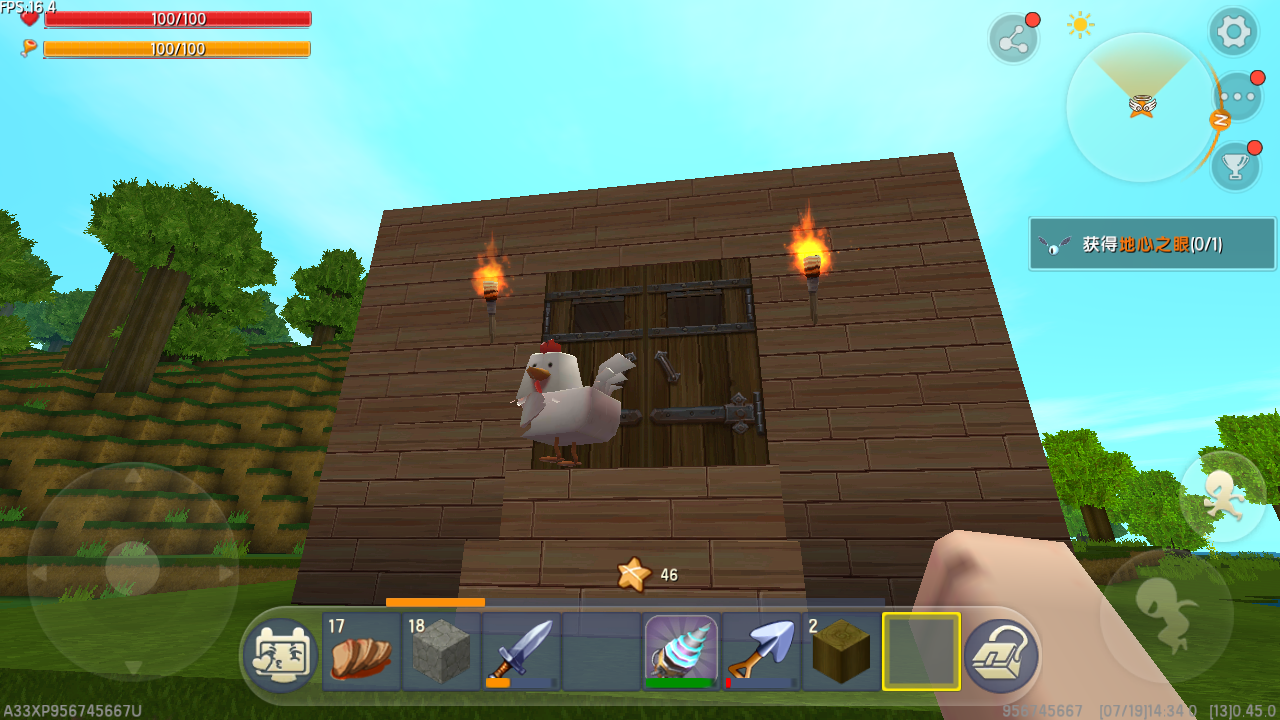The width and height of the screenshot is (1280, 720).
Task: Open the backpack inventory button
Action: [1001, 655]
